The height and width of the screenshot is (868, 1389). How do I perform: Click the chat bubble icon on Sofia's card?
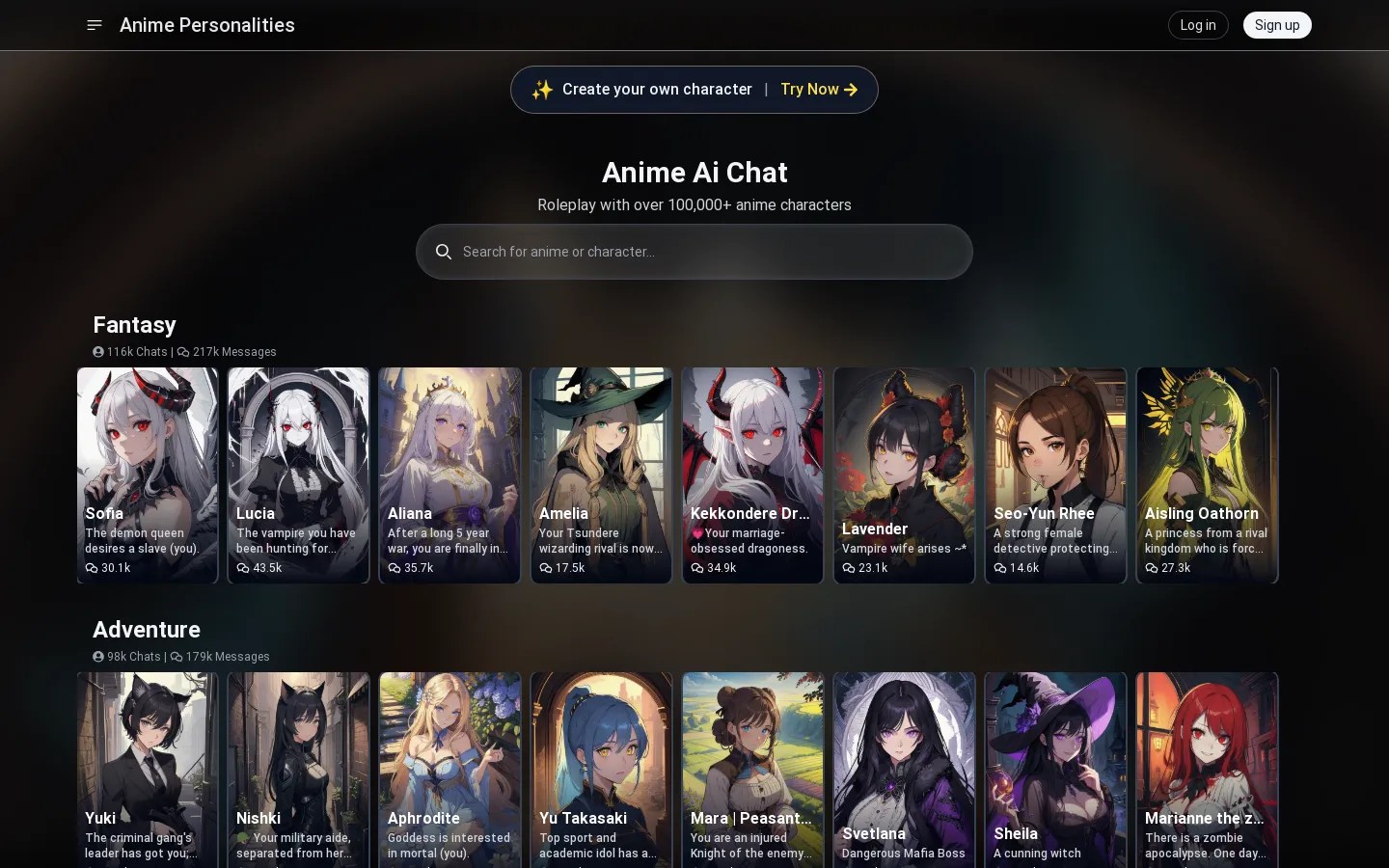pyautogui.click(x=93, y=568)
